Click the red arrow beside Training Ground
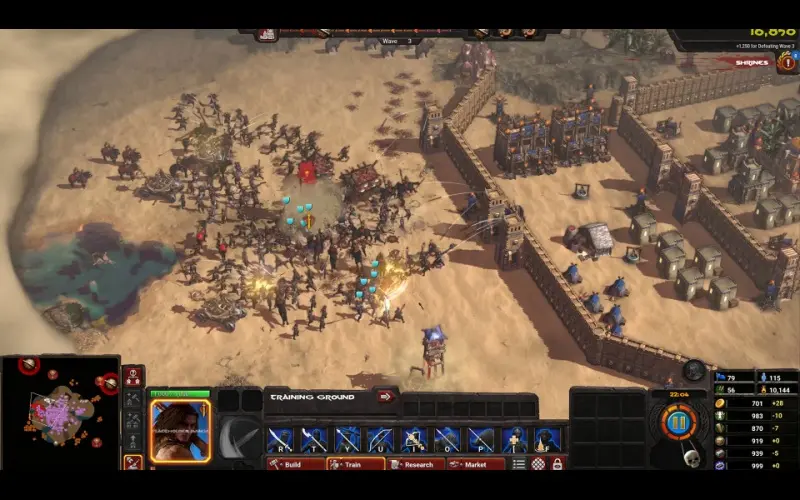Image resolution: width=800 pixels, height=500 pixels. click(x=385, y=396)
